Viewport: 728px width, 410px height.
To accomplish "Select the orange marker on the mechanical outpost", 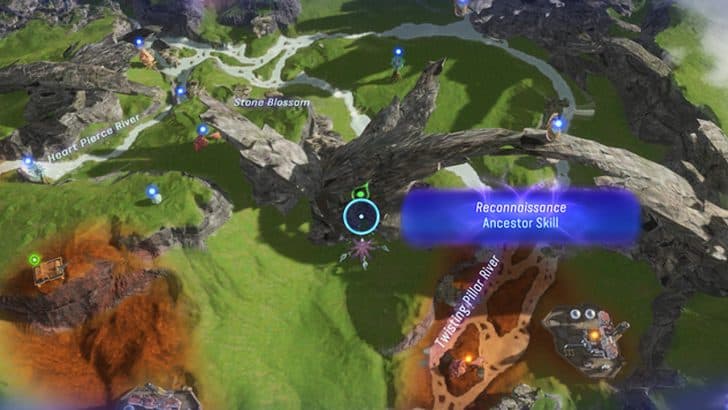I will 593,336.
